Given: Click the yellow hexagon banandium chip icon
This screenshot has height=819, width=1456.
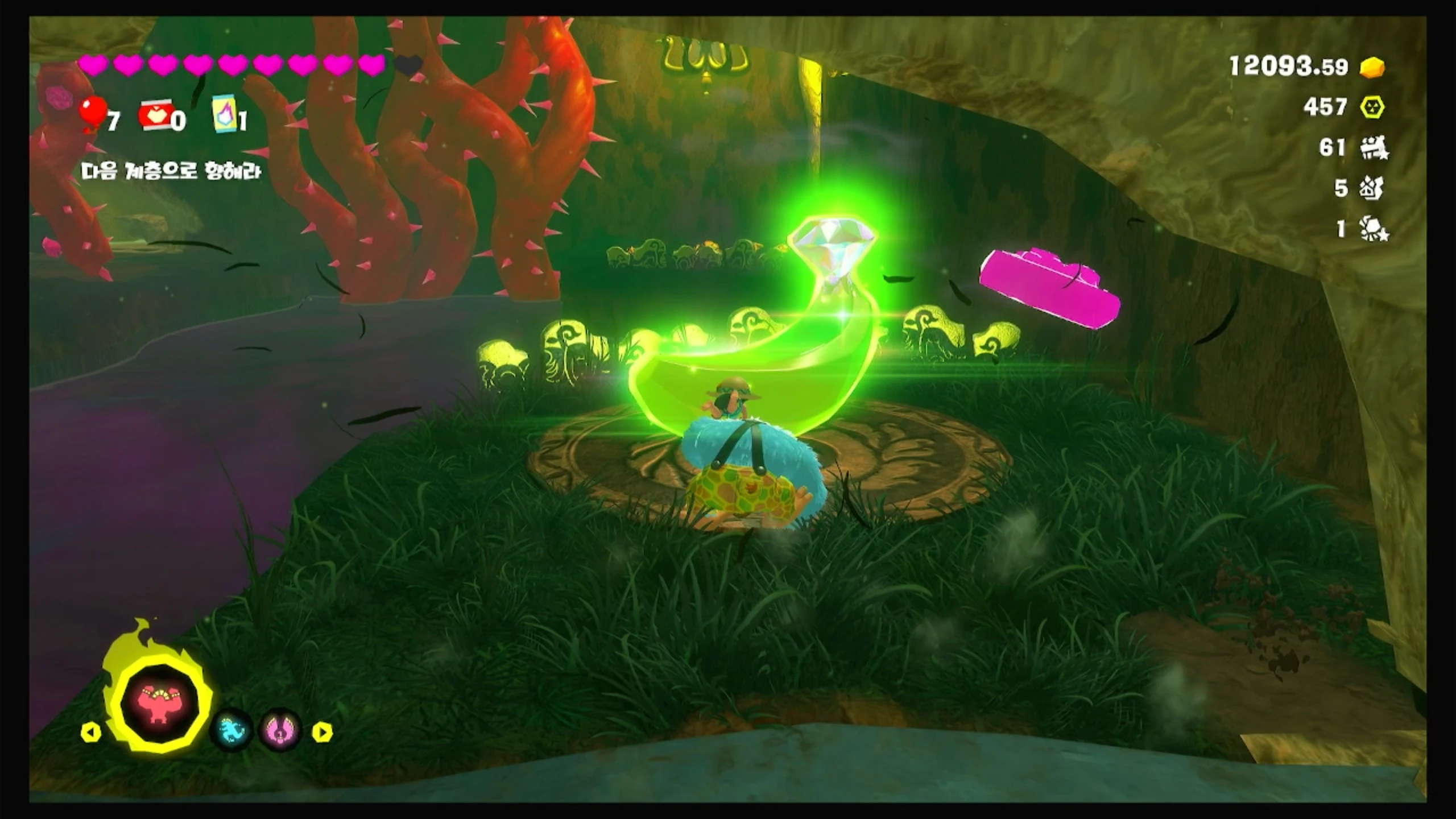Looking at the screenshot, I should tap(1372, 107).
